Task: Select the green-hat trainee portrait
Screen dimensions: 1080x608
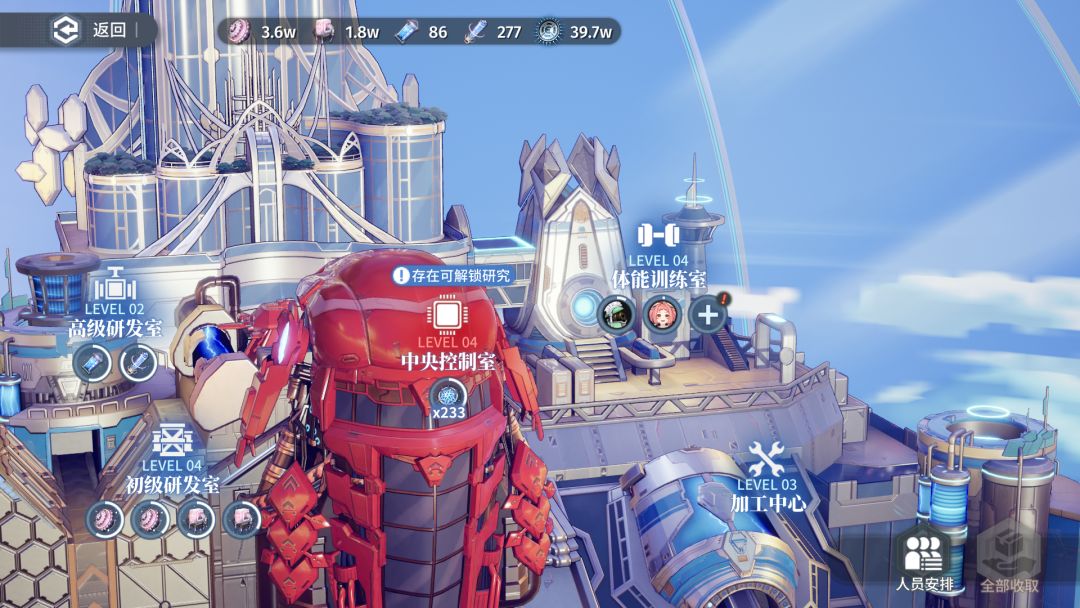Action: click(x=615, y=314)
